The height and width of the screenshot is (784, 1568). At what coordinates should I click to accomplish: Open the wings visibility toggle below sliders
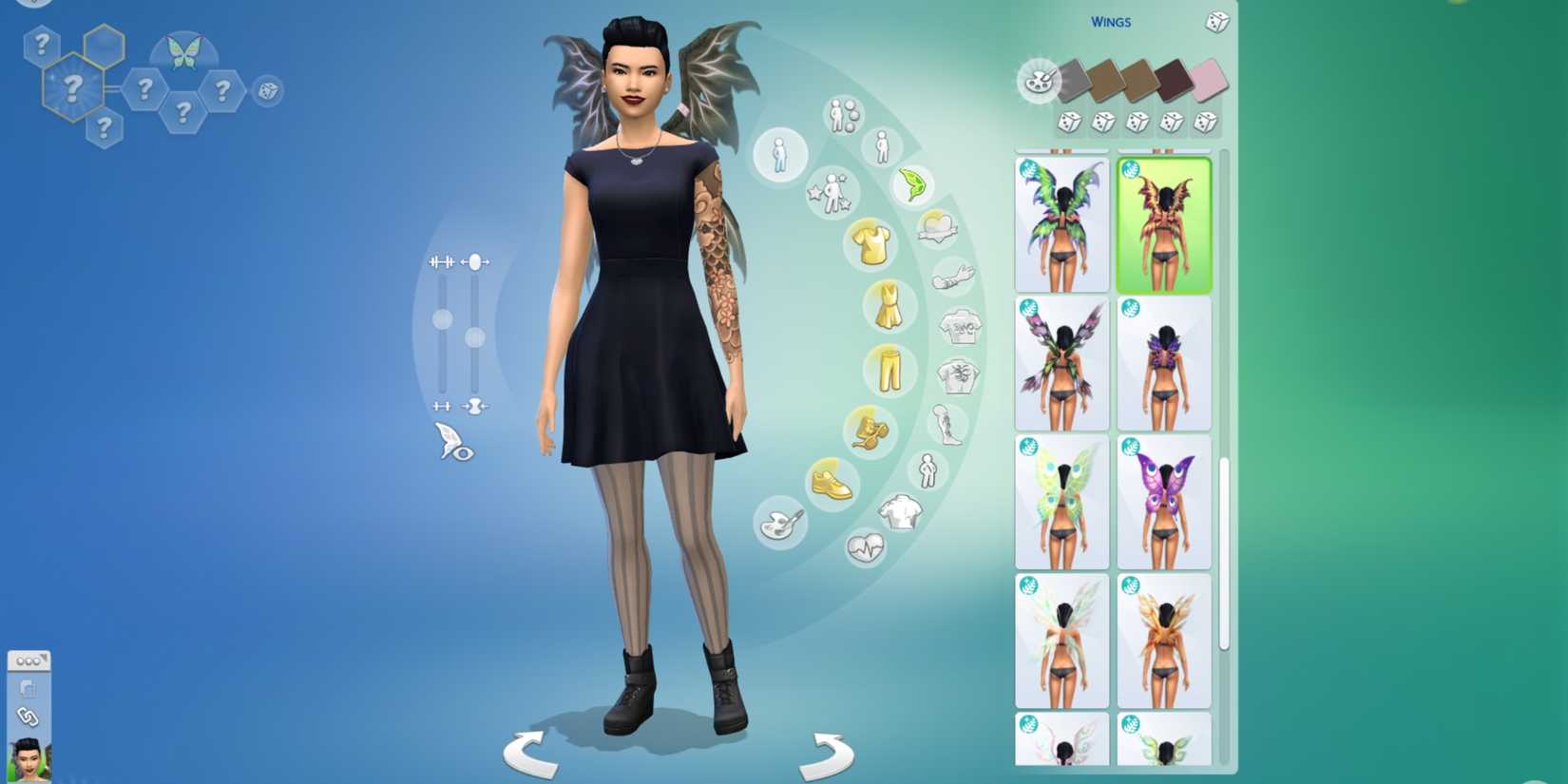click(454, 447)
